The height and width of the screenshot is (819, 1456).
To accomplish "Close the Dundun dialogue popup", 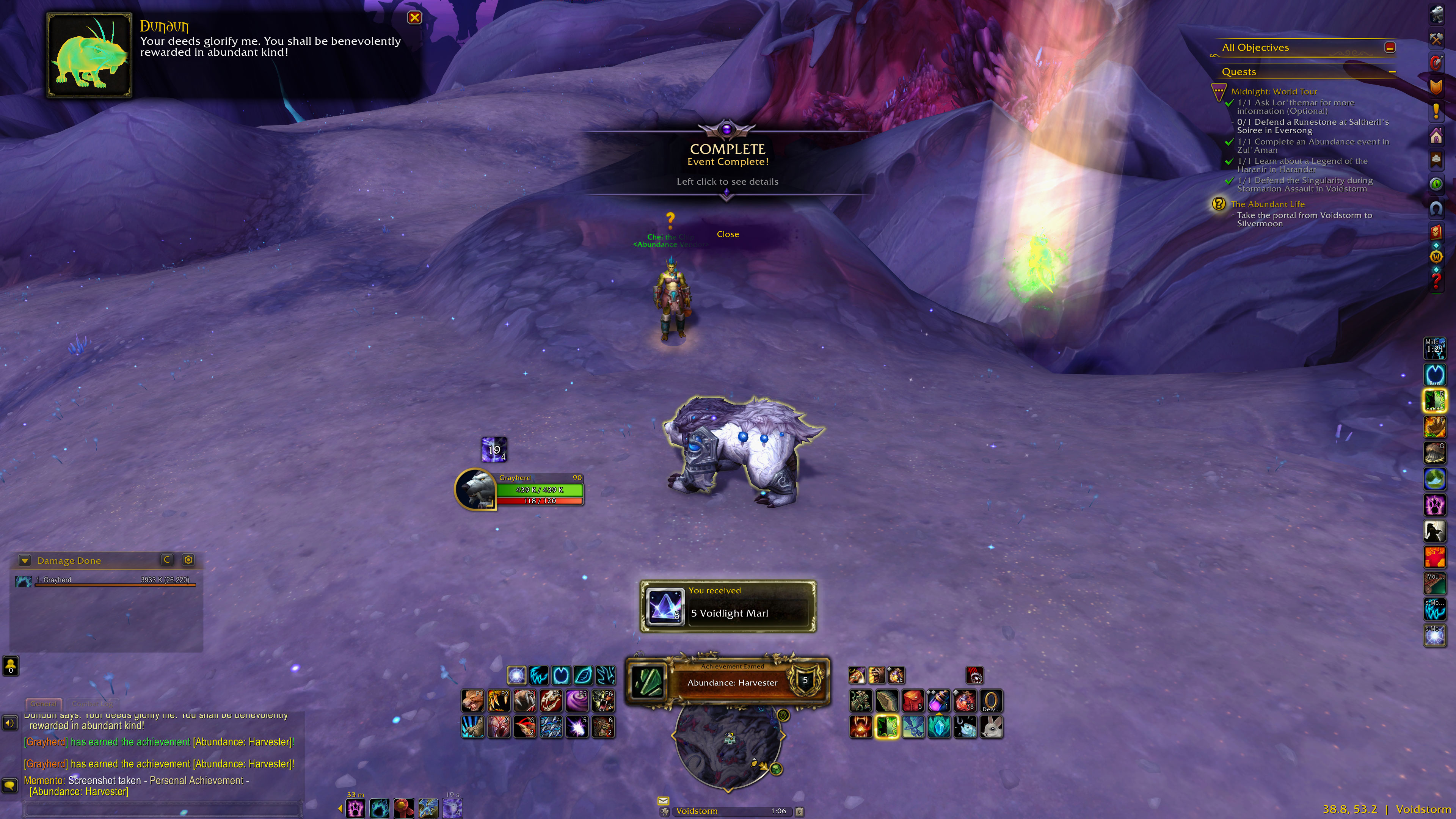I will [x=414, y=17].
